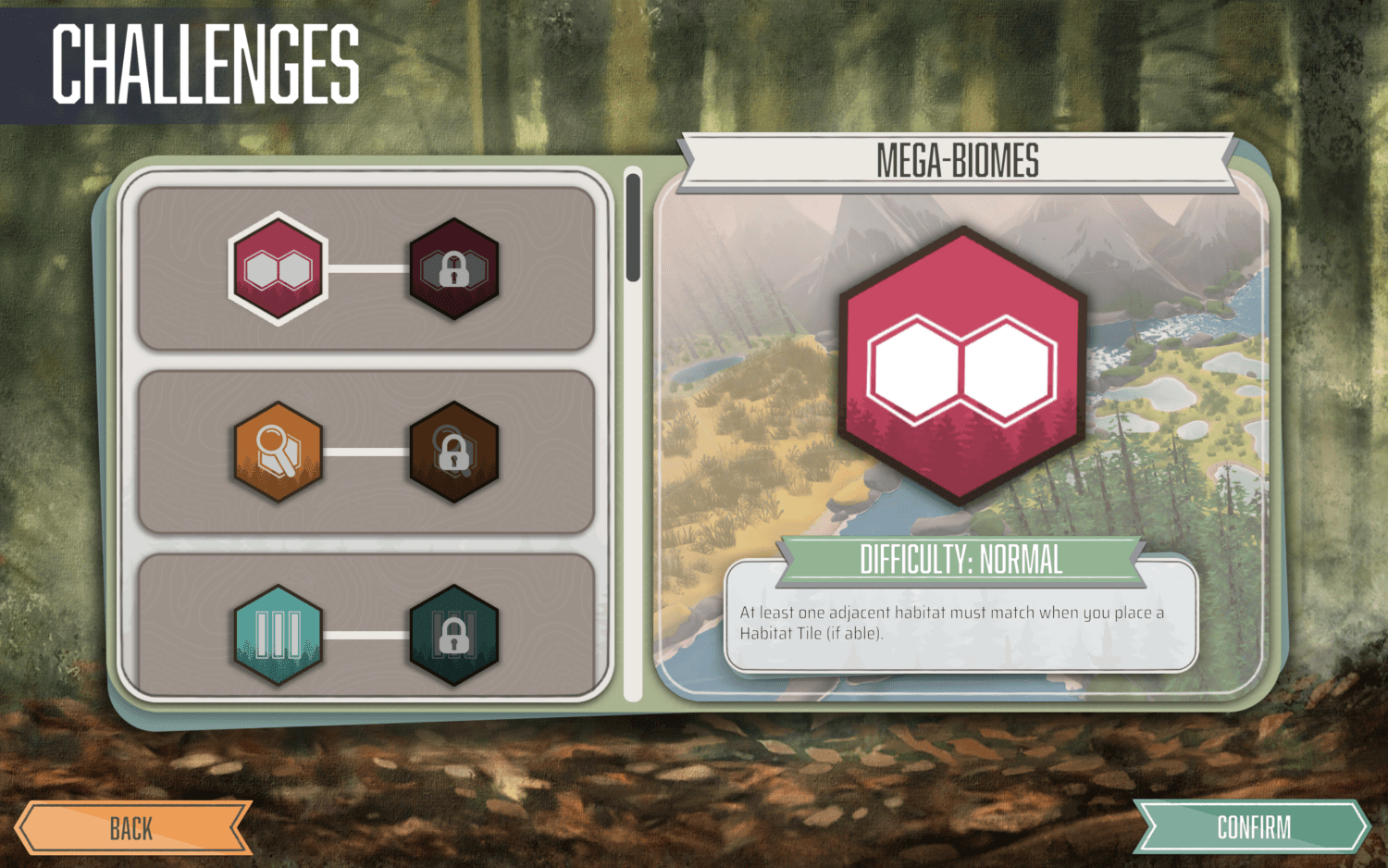This screenshot has width=1388, height=868.
Task: Click the locked hexagon beside Mega-Biomes
Action: [x=455, y=271]
